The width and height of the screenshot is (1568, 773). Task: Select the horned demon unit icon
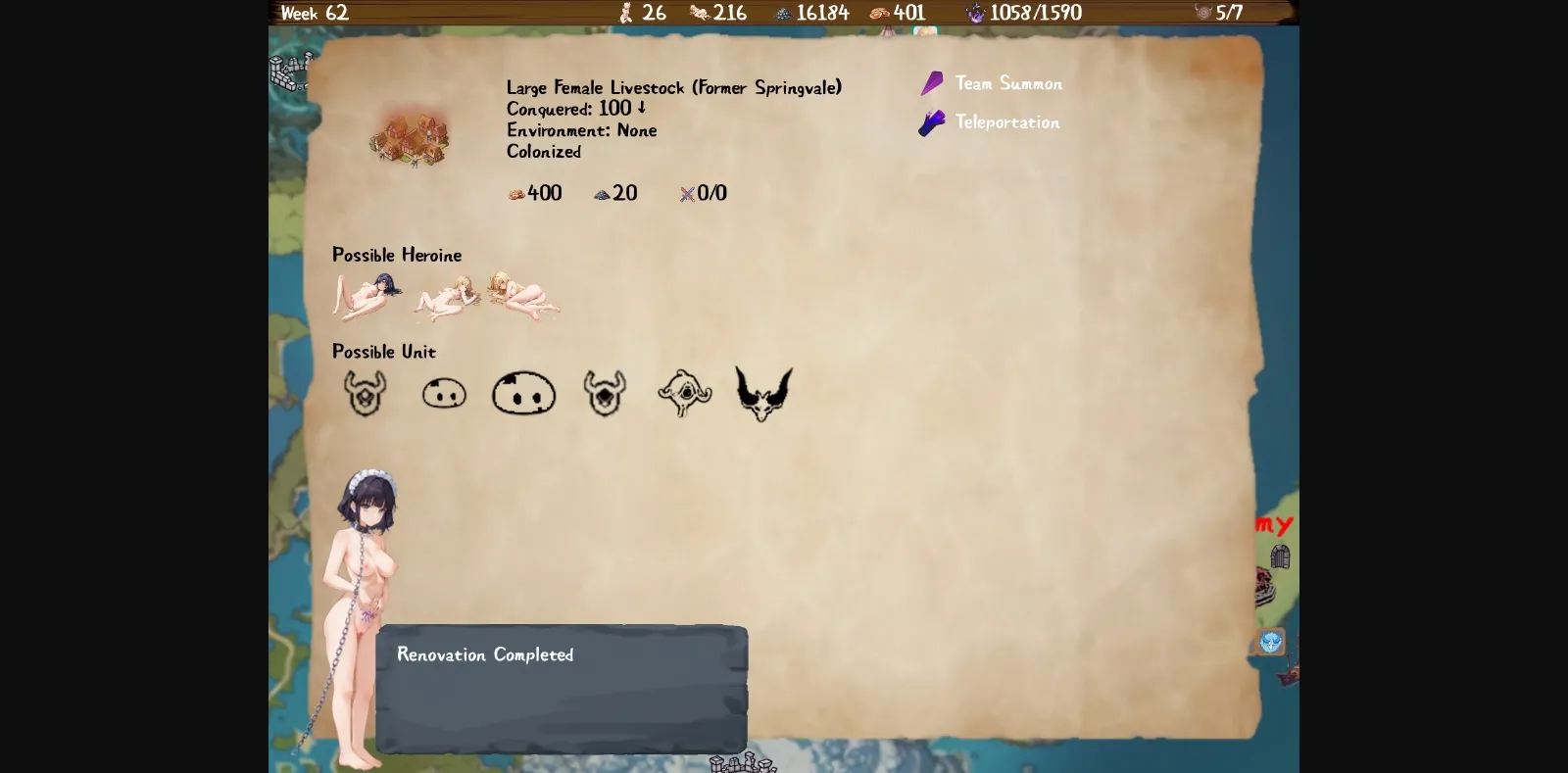click(x=364, y=393)
